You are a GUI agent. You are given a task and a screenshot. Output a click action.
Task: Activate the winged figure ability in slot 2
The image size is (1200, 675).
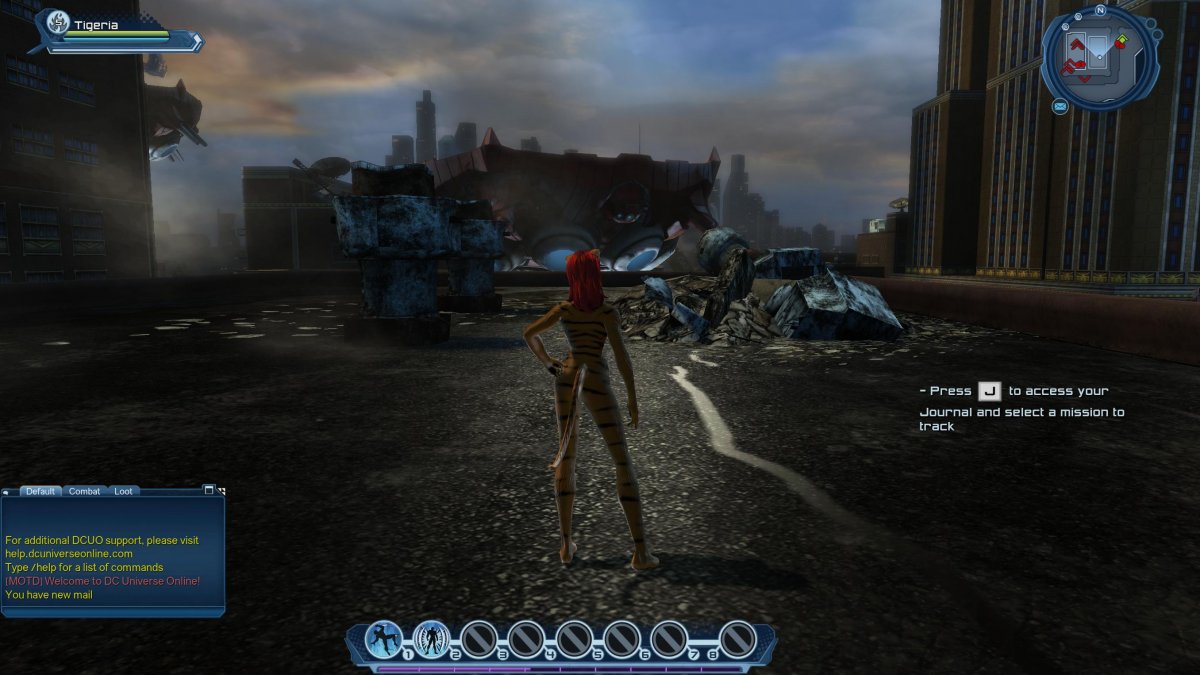(x=432, y=639)
